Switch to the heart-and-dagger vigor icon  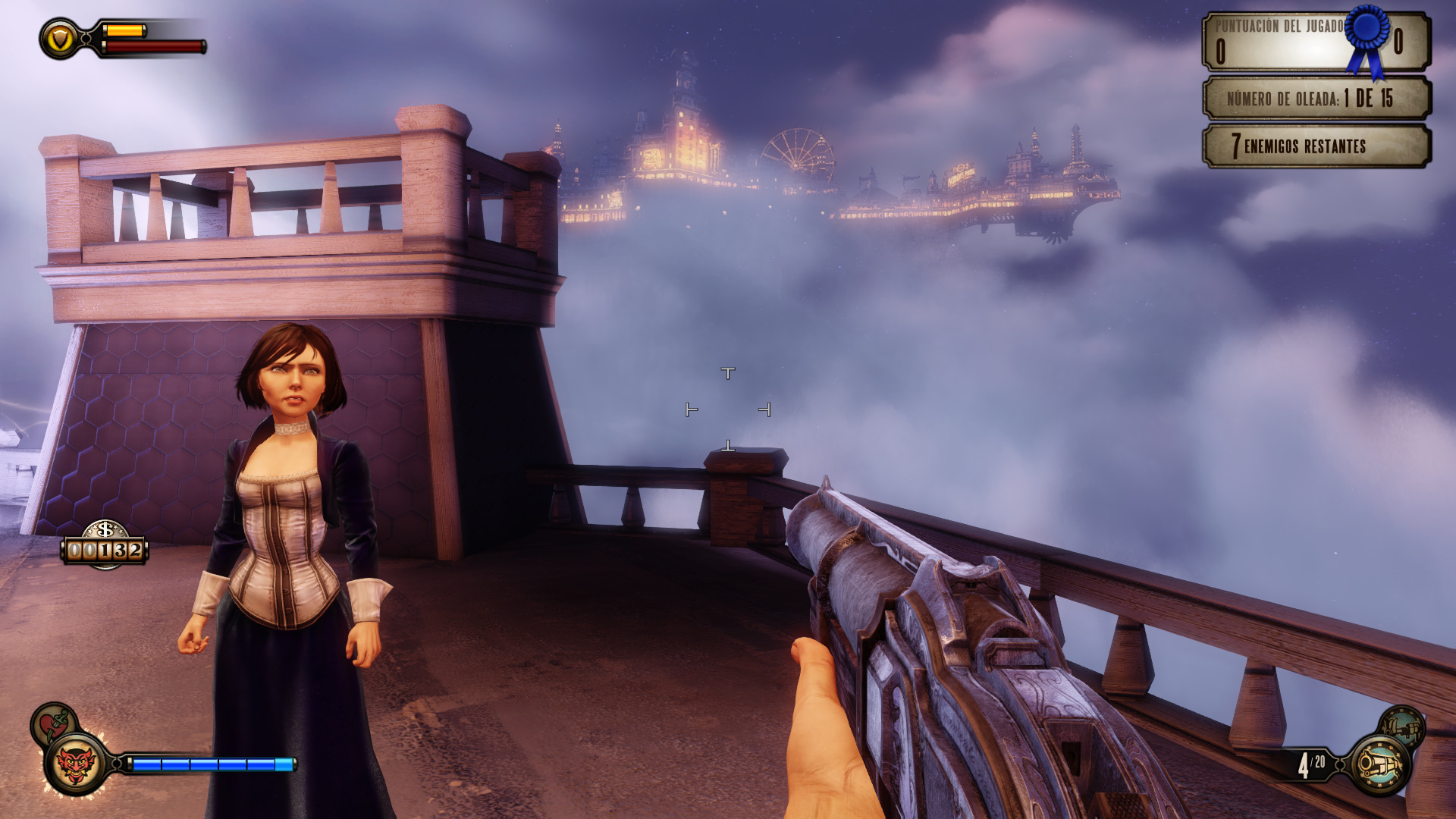pyautogui.click(x=53, y=723)
